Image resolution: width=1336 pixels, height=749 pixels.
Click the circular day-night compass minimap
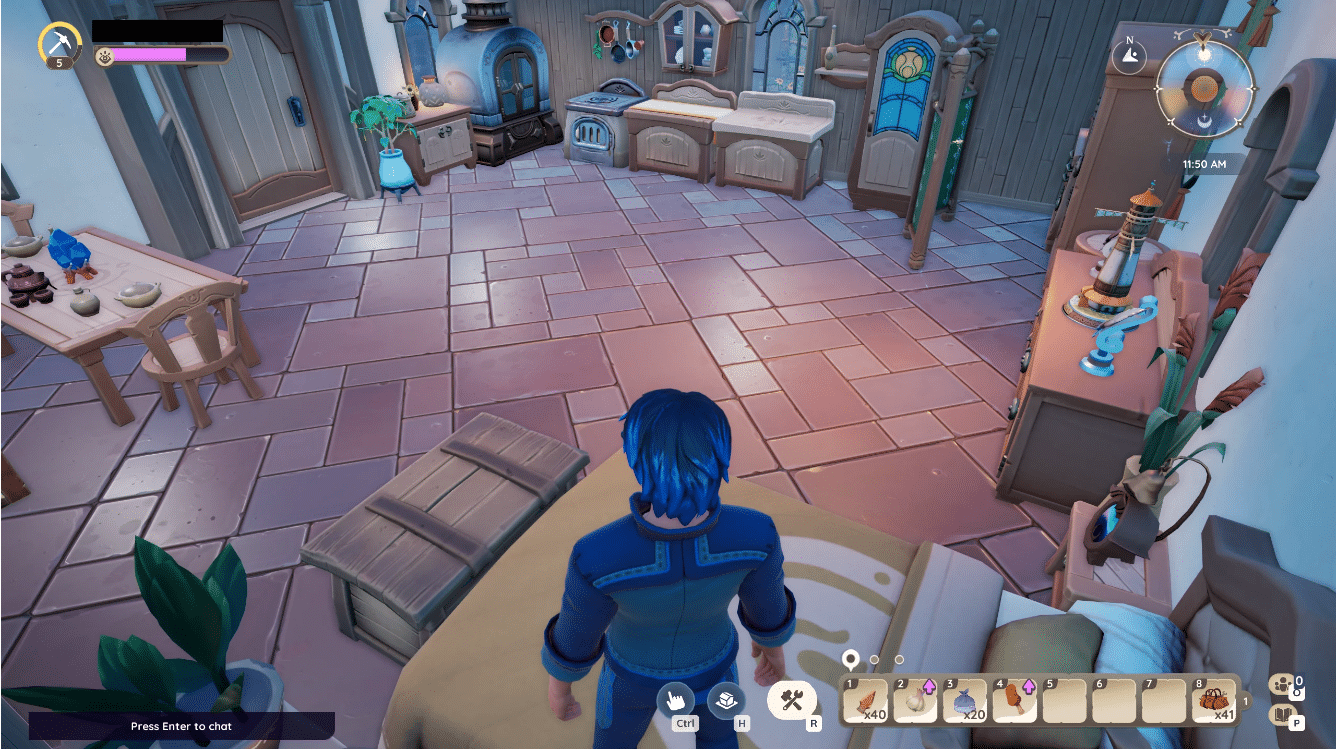coord(1204,90)
